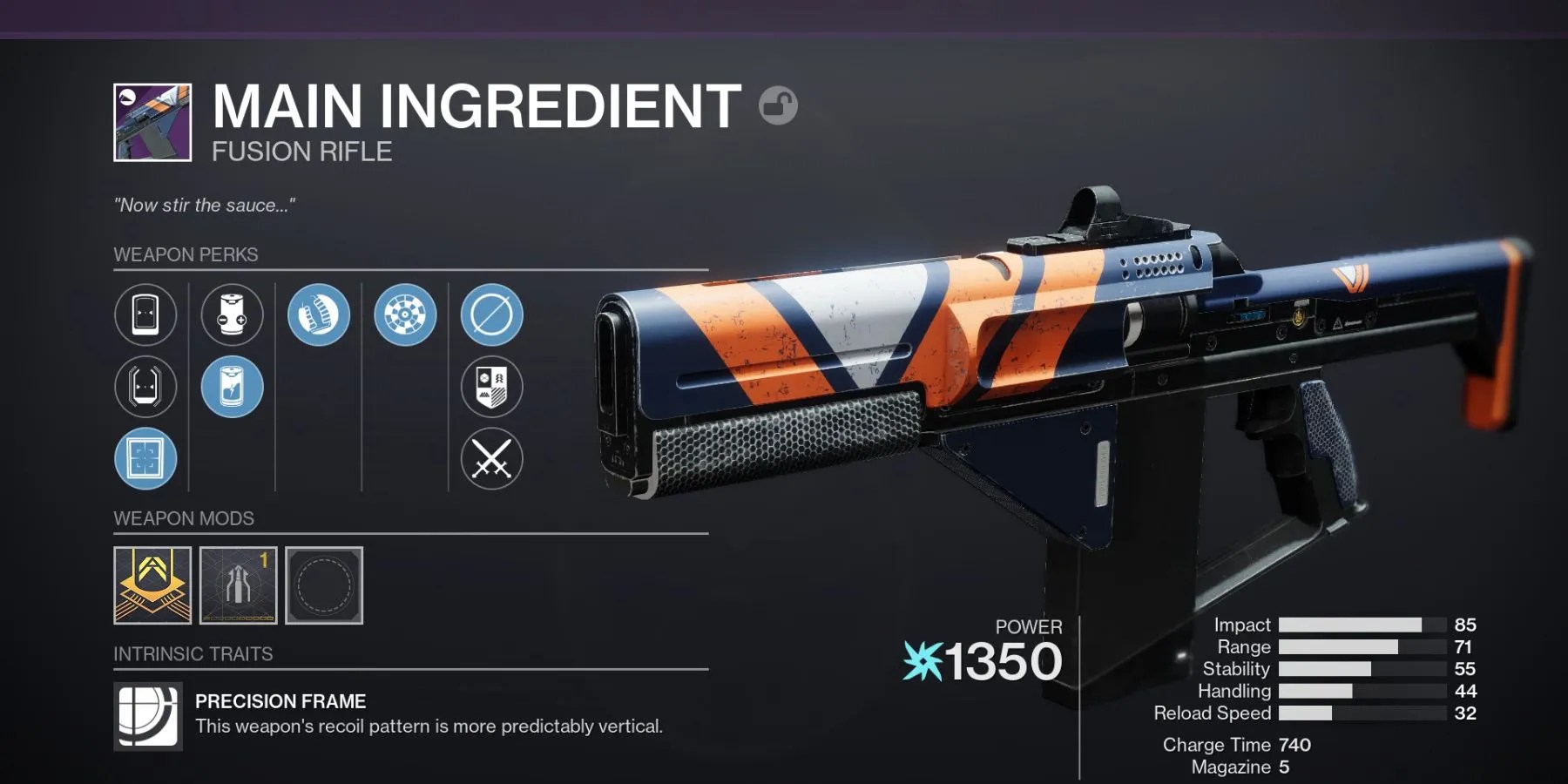Select the gold ornament mod under Weapon Mods
The width and height of the screenshot is (1568, 784).
pos(151,587)
